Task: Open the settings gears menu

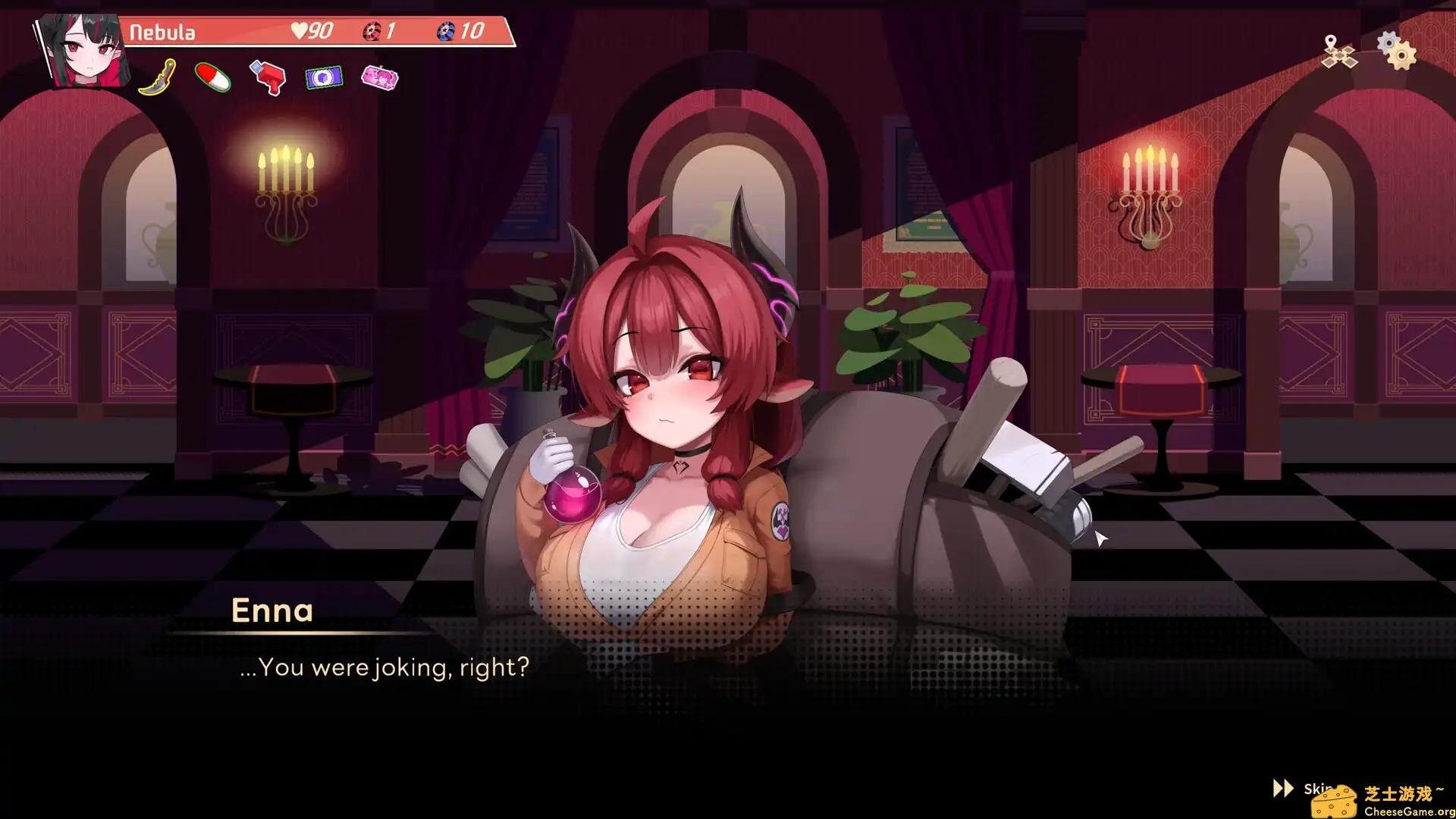Action: 1397,50
